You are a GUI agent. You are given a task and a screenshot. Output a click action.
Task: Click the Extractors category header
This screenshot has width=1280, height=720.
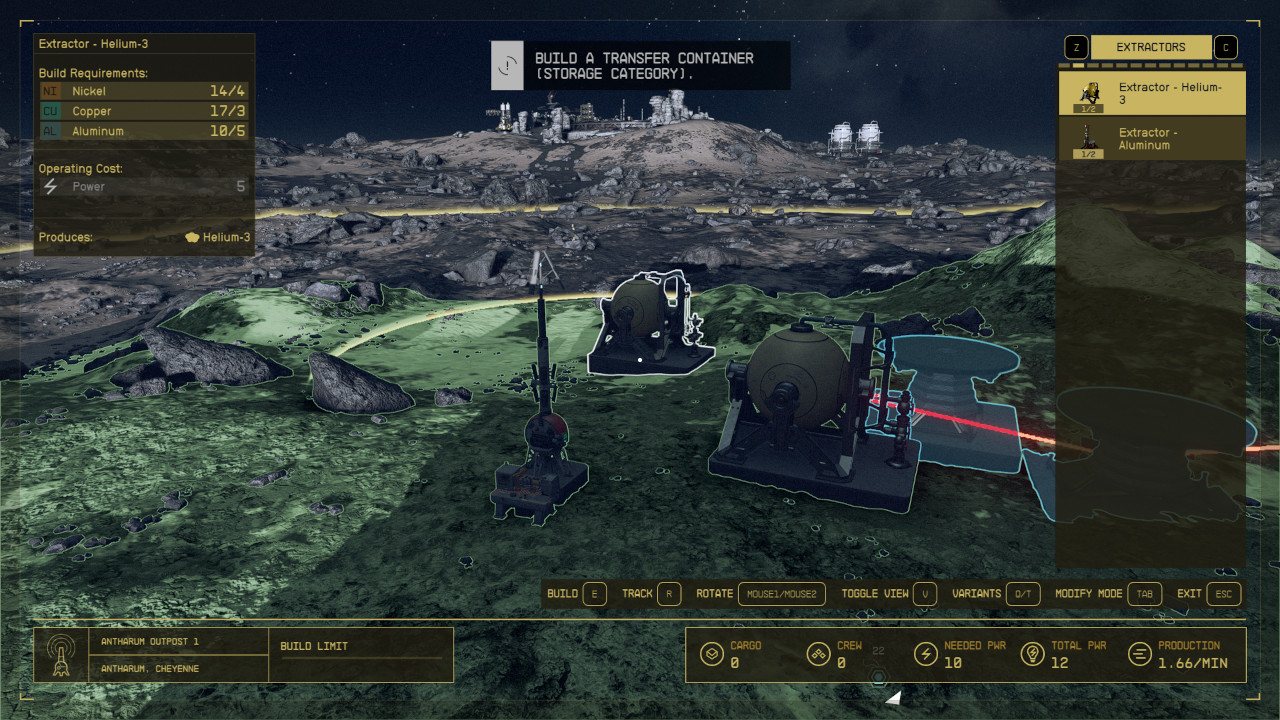(x=1150, y=47)
